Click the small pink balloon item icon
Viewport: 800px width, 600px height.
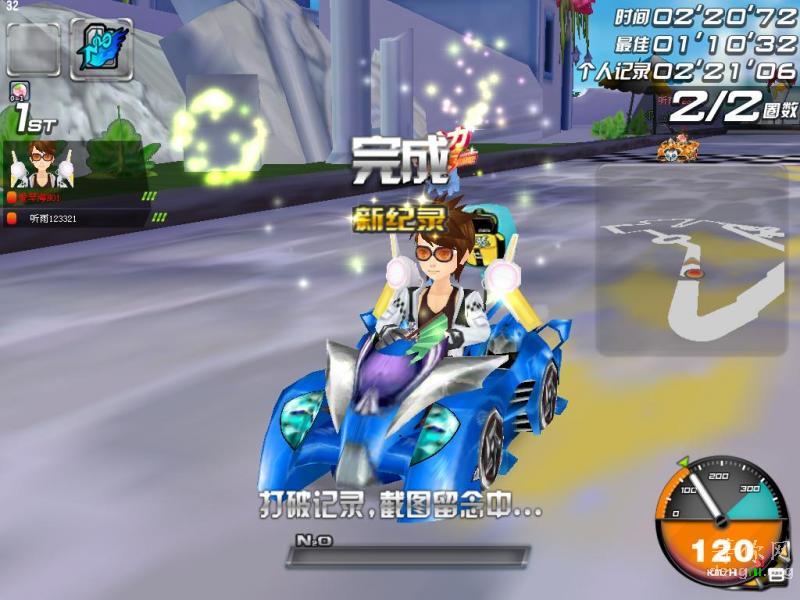point(19,91)
